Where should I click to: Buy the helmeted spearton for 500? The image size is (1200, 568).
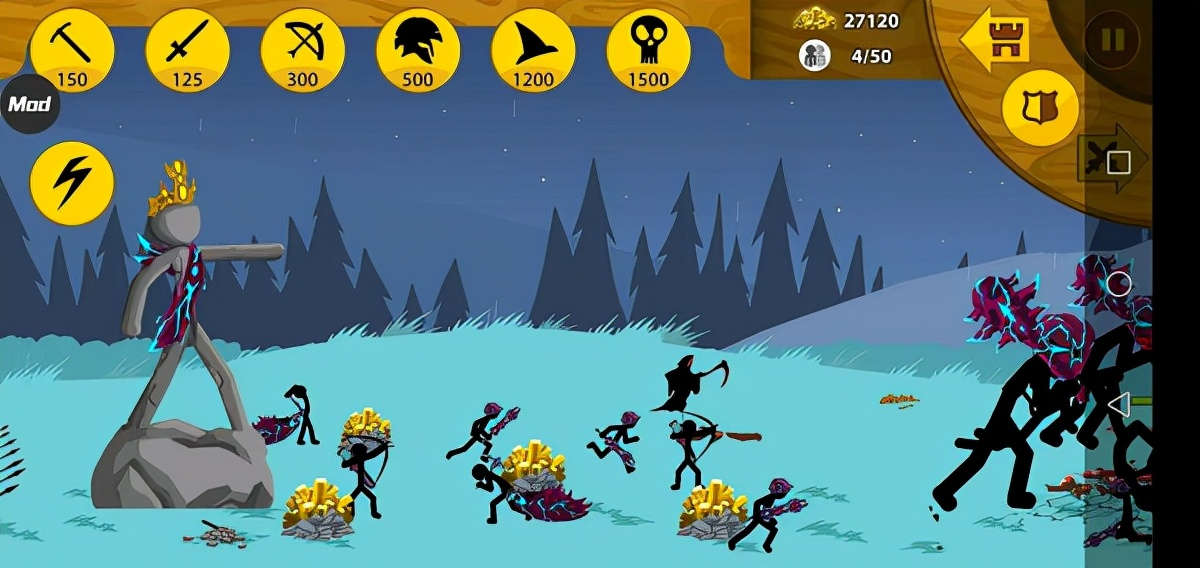tap(417, 50)
